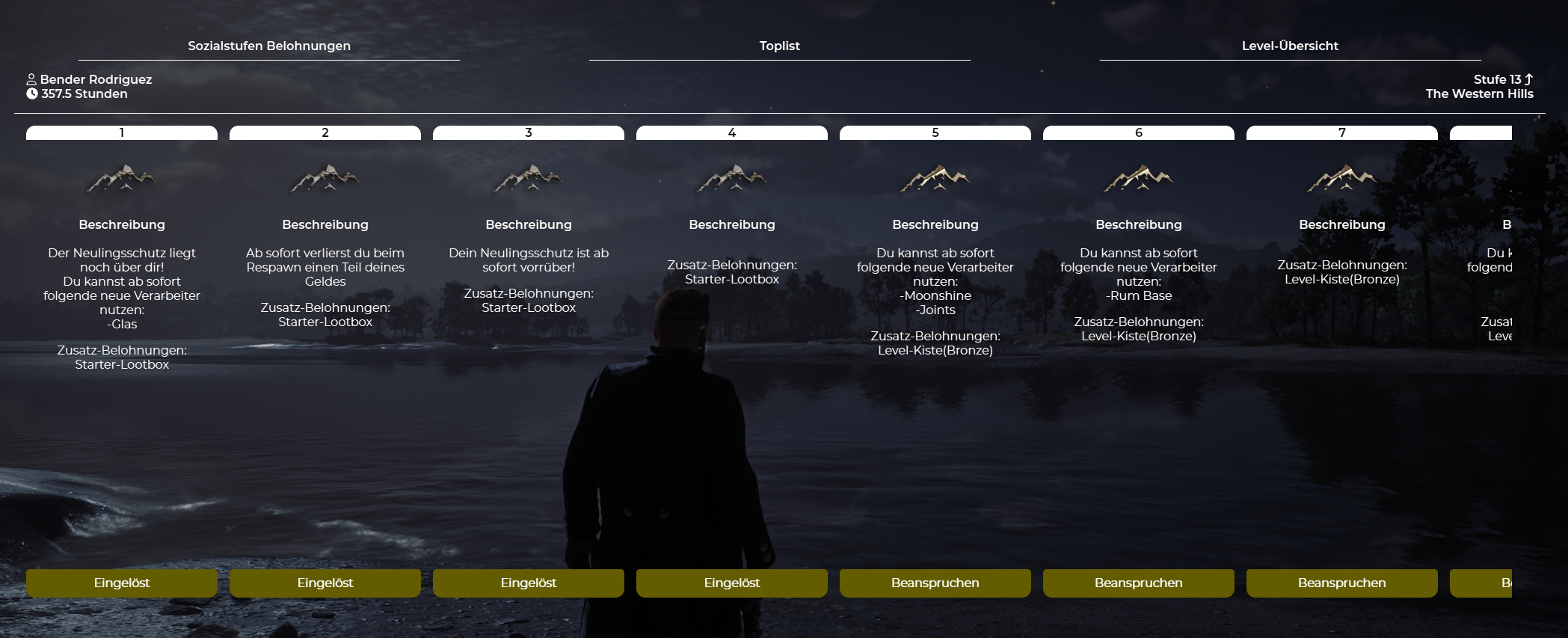Click the level 7 header bar
1568x638 pixels.
pyautogui.click(x=1341, y=132)
